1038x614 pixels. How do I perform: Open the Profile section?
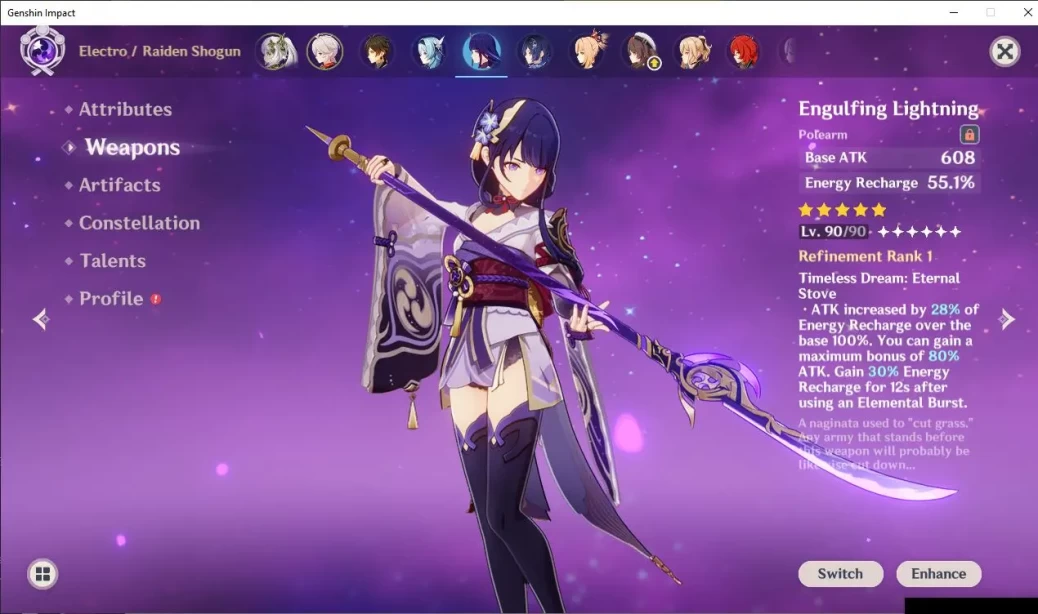(x=111, y=299)
